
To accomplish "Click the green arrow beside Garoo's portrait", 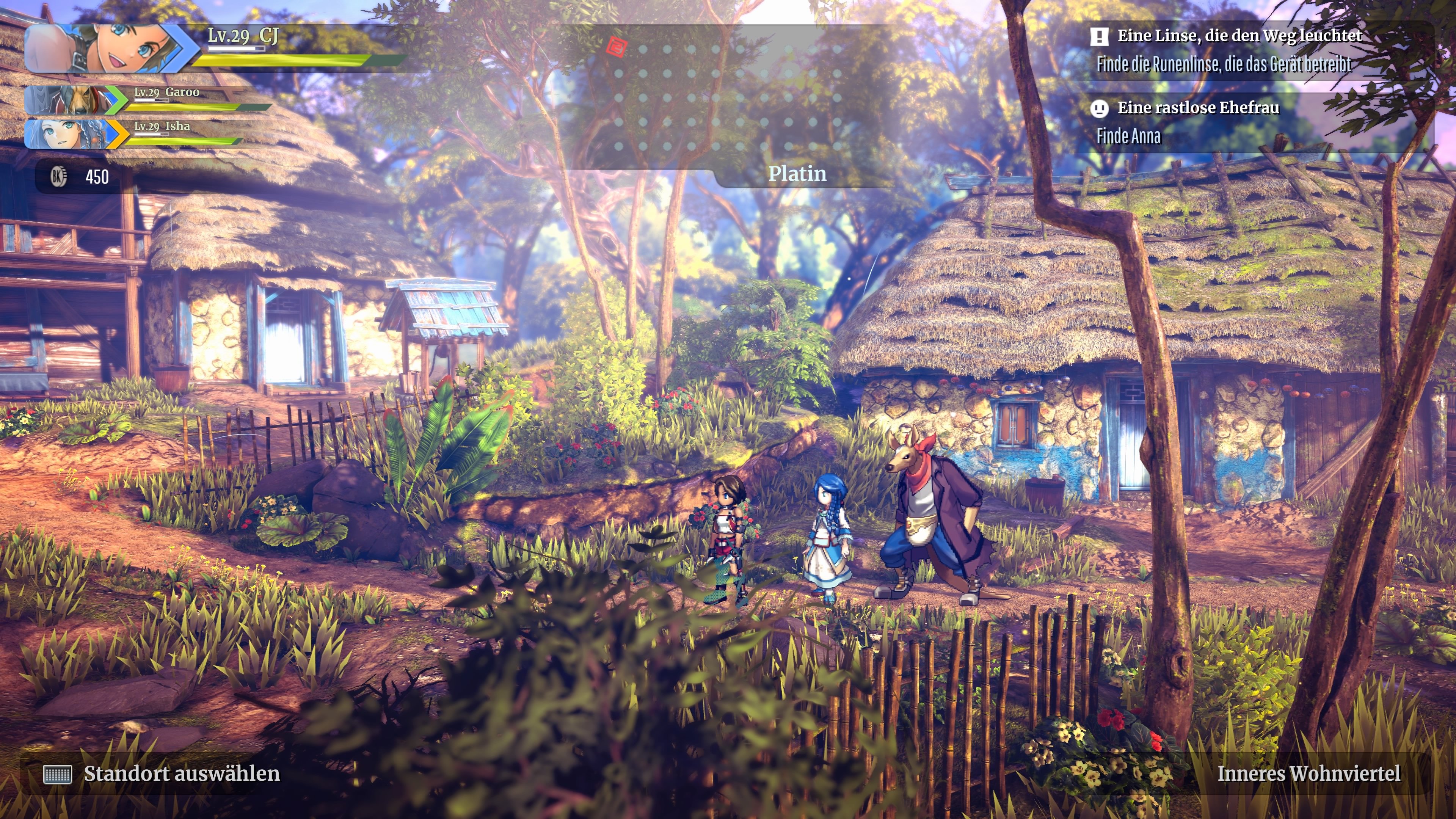I will (115, 103).
